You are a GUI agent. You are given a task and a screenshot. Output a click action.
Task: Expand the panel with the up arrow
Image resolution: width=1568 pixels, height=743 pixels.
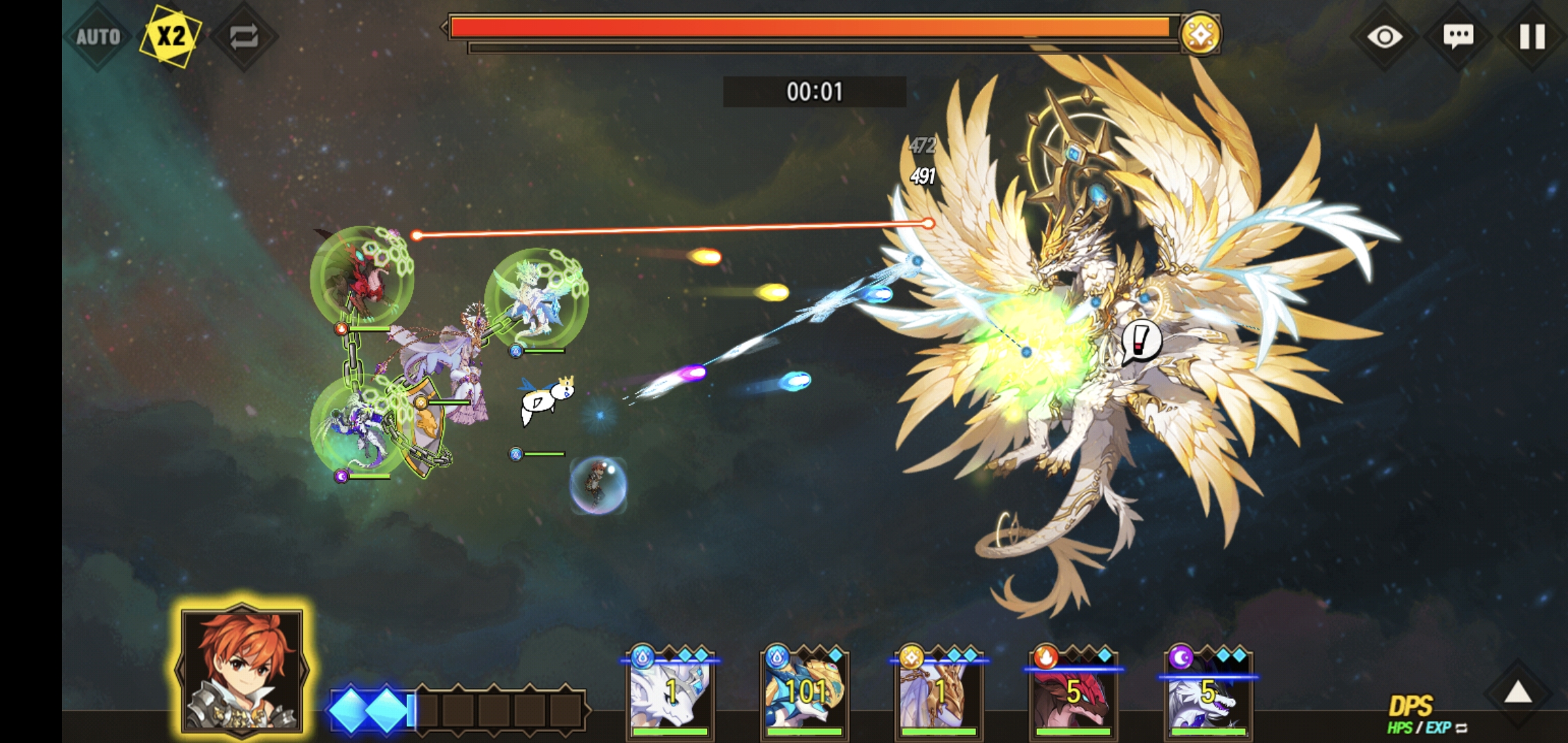(x=1518, y=693)
